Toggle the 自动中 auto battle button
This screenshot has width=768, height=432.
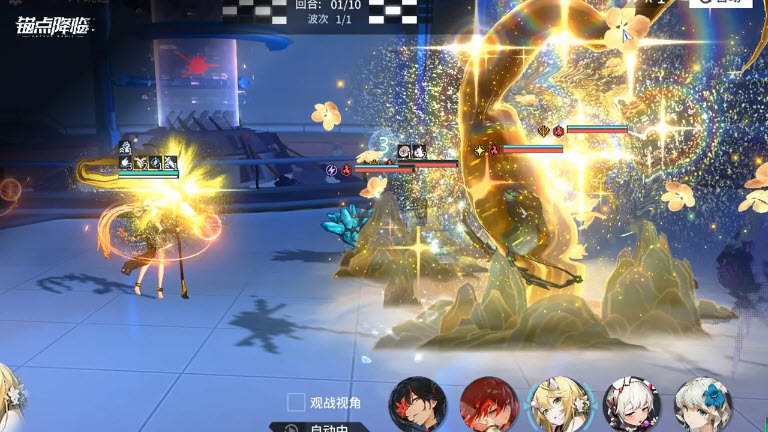click(x=318, y=427)
